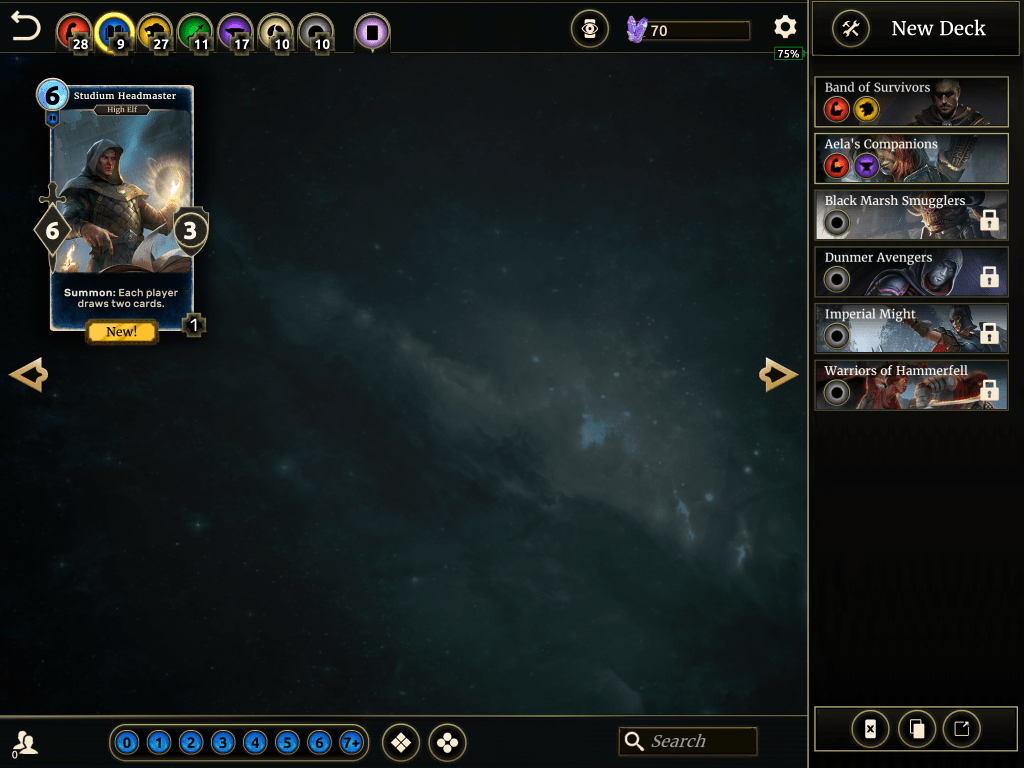Screen dimensions: 1024x768
Task: Filter by purple Endurance attribute
Action: click(x=235, y=32)
